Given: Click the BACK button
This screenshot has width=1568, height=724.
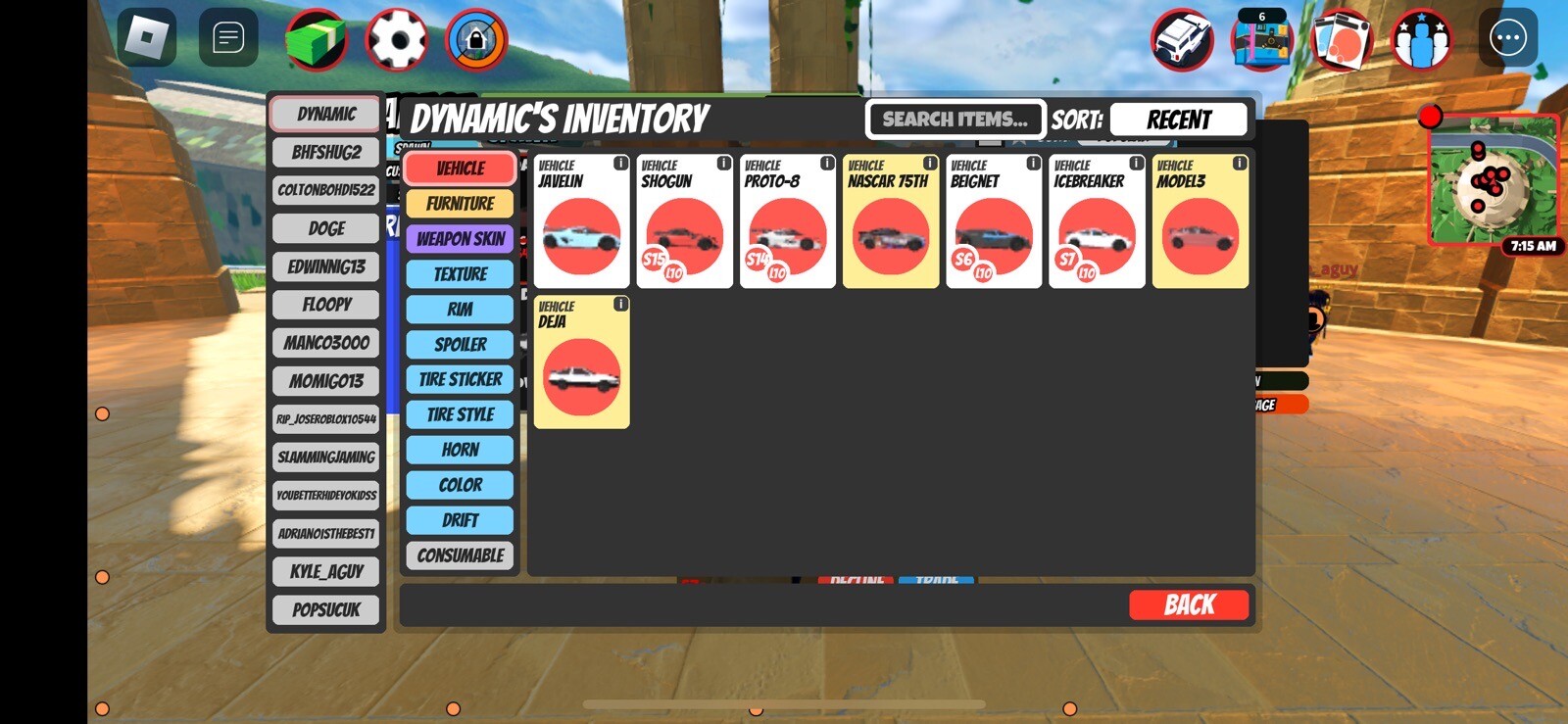Looking at the screenshot, I should click(x=1189, y=604).
